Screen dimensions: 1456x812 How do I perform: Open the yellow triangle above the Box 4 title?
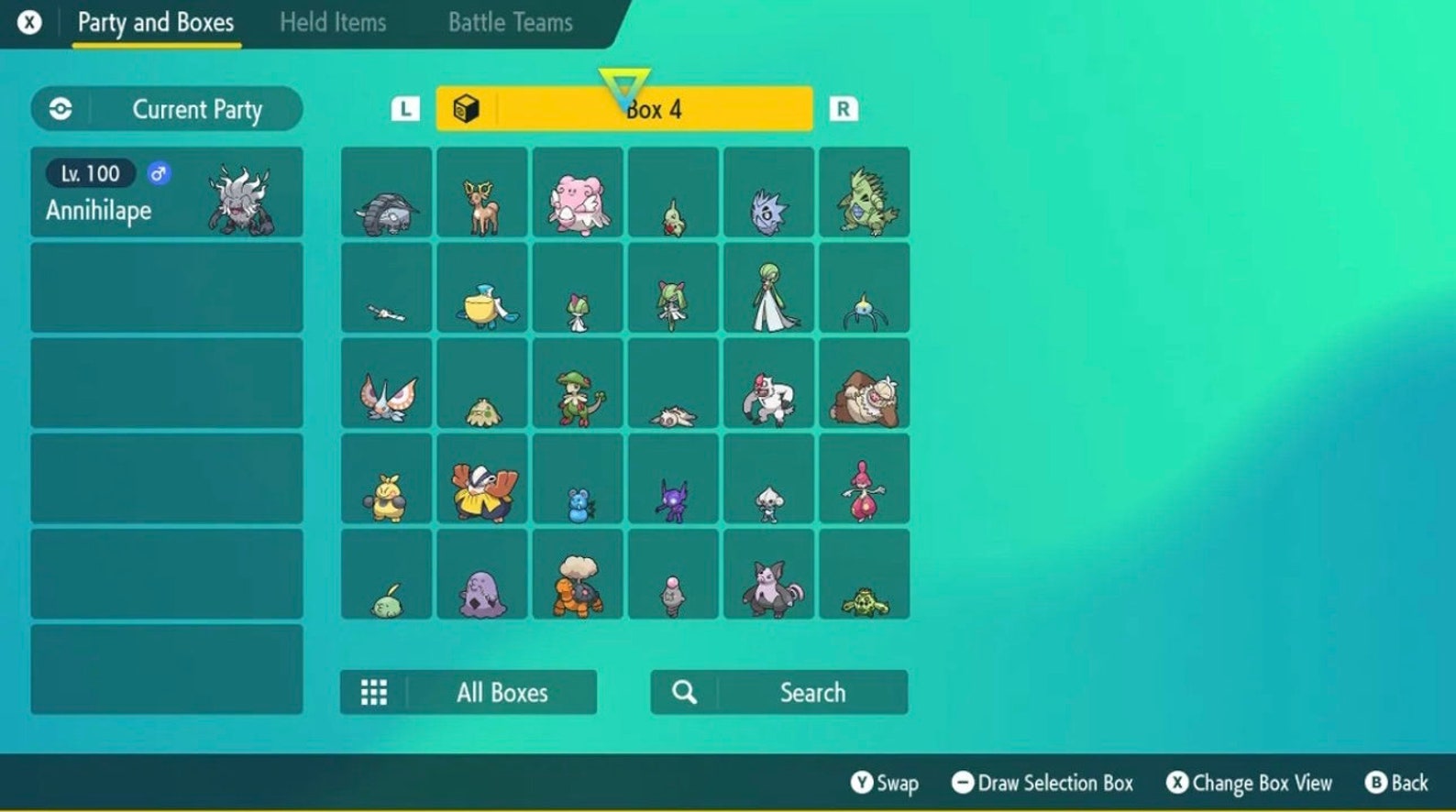click(626, 82)
